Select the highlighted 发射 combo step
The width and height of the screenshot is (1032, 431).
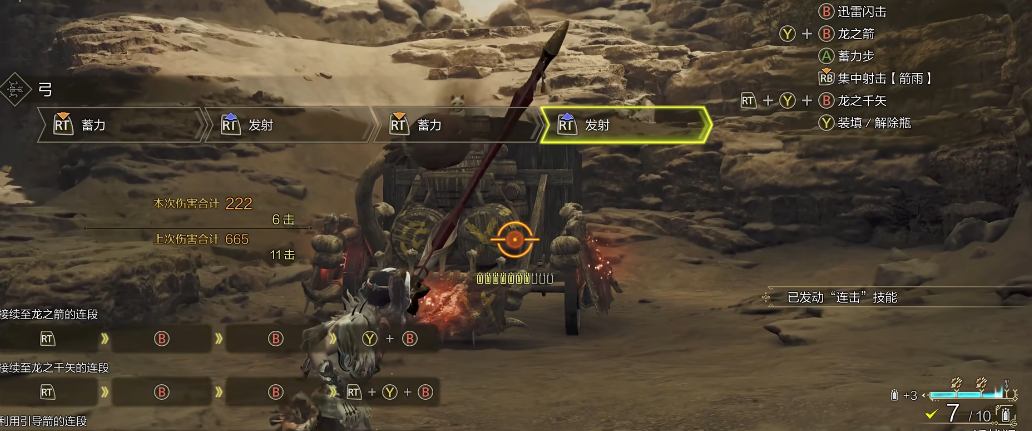click(625, 125)
